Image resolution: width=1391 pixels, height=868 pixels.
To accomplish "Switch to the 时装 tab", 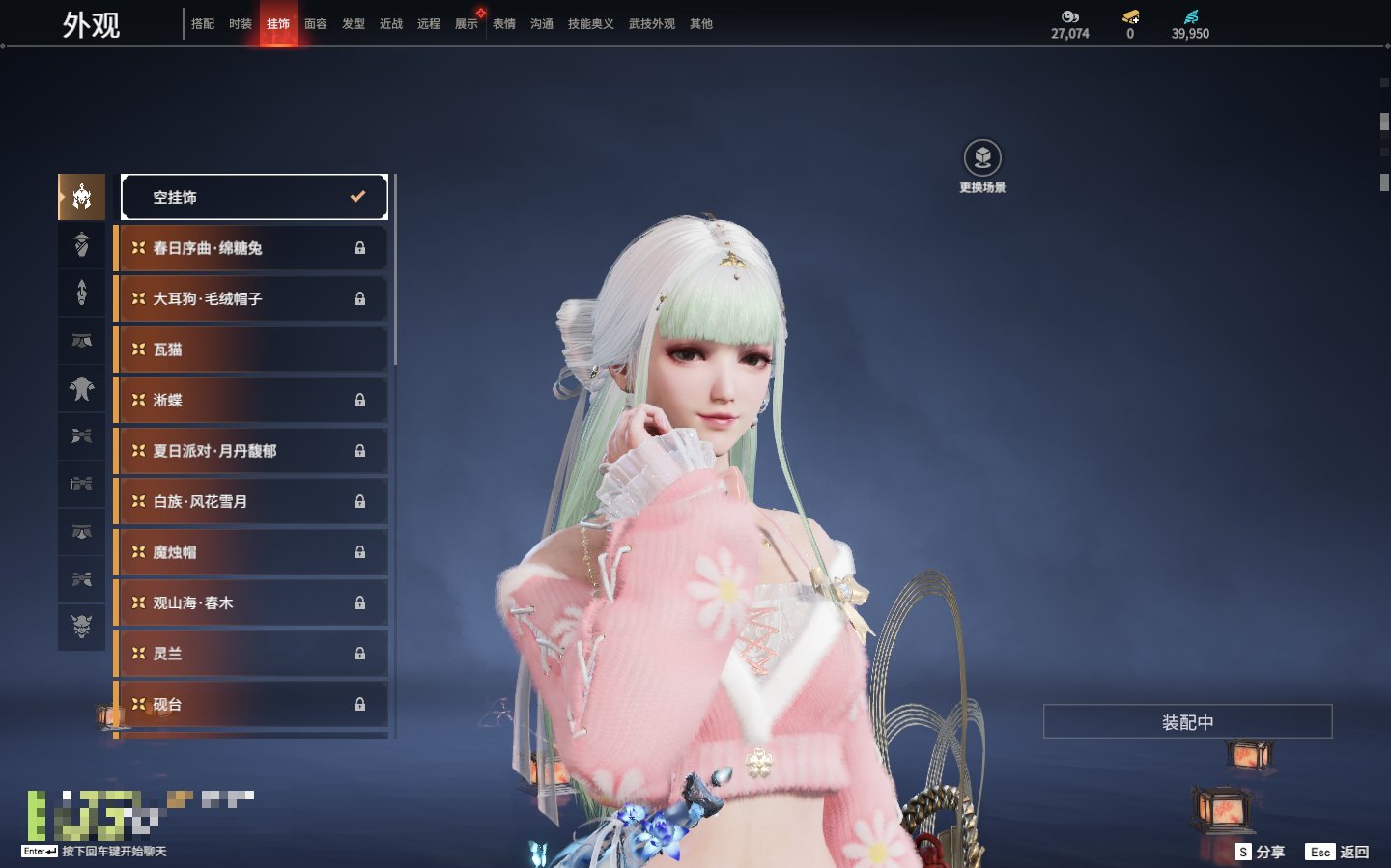I will [241, 24].
